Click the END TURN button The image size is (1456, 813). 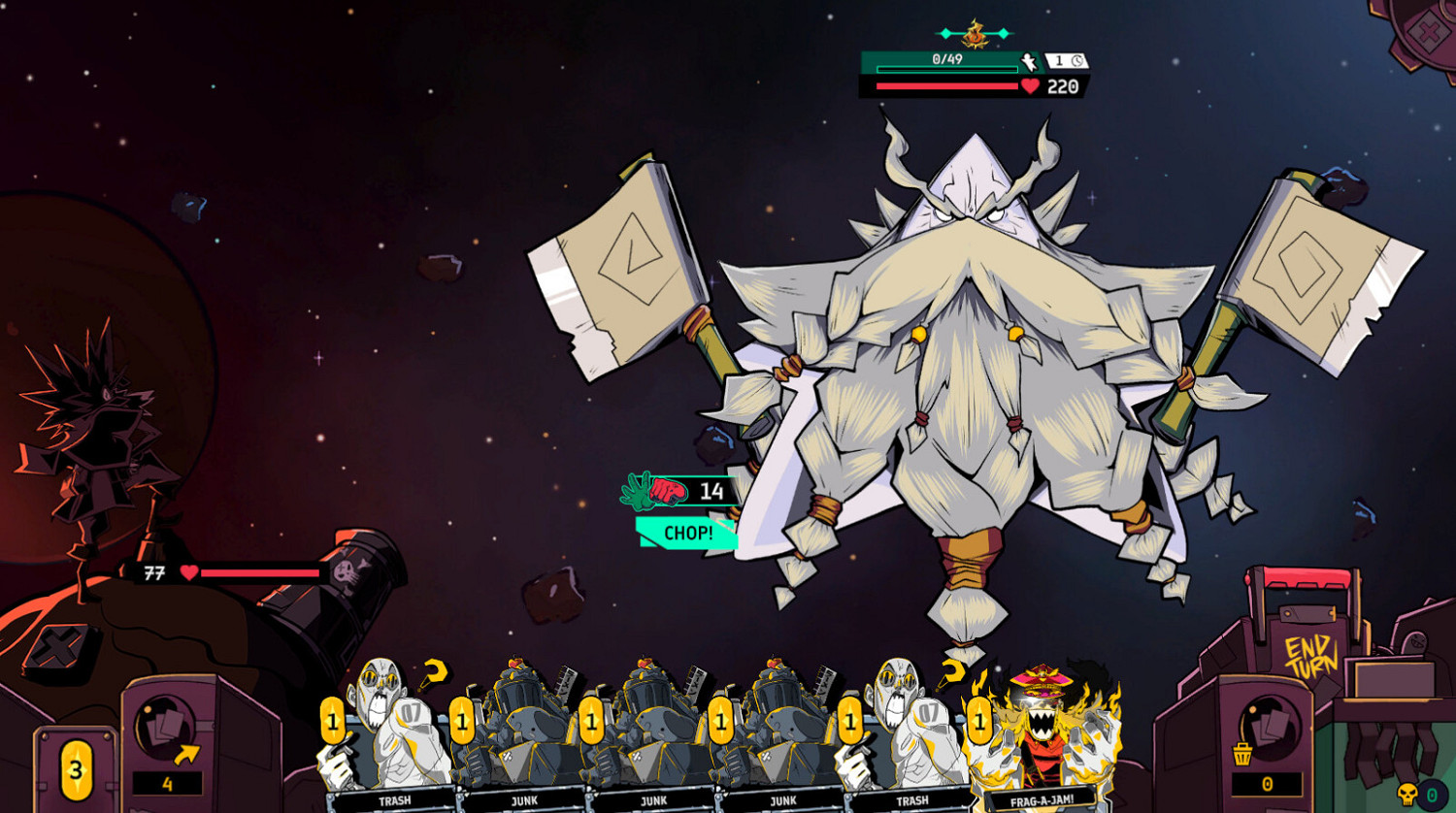coord(1308,652)
